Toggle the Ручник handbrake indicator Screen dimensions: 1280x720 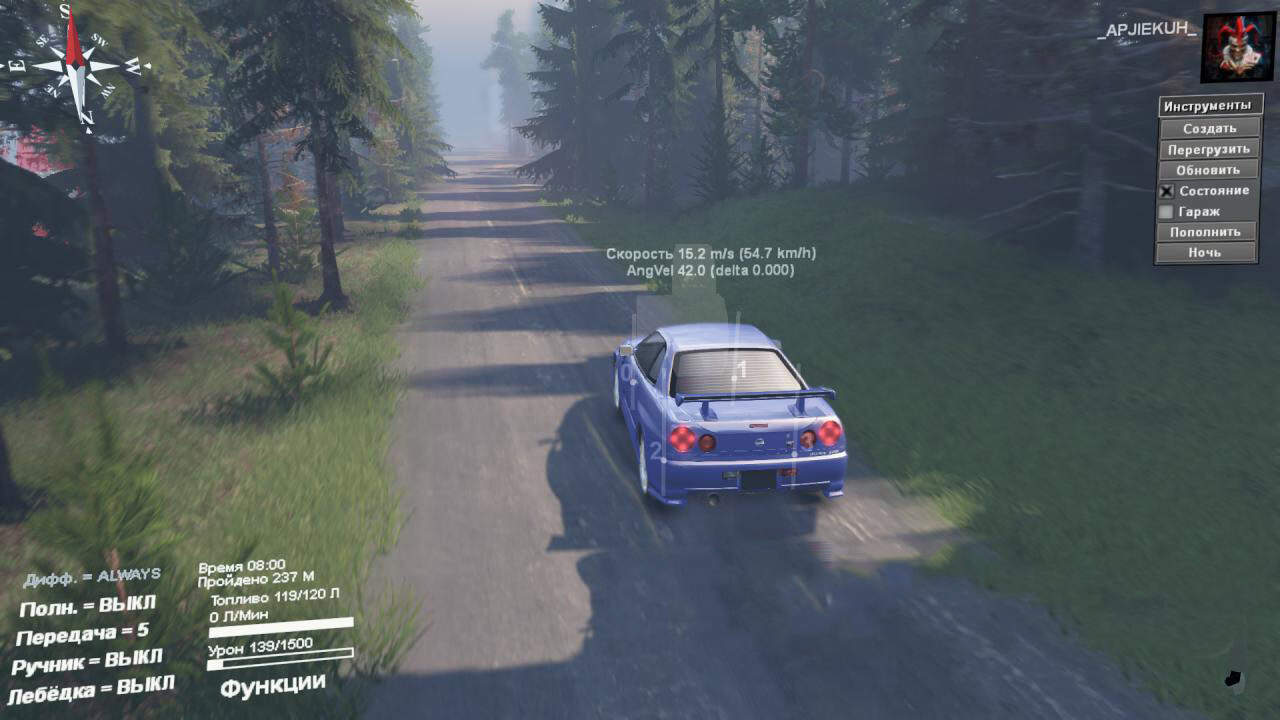pyautogui.click(x=88, y=662)
